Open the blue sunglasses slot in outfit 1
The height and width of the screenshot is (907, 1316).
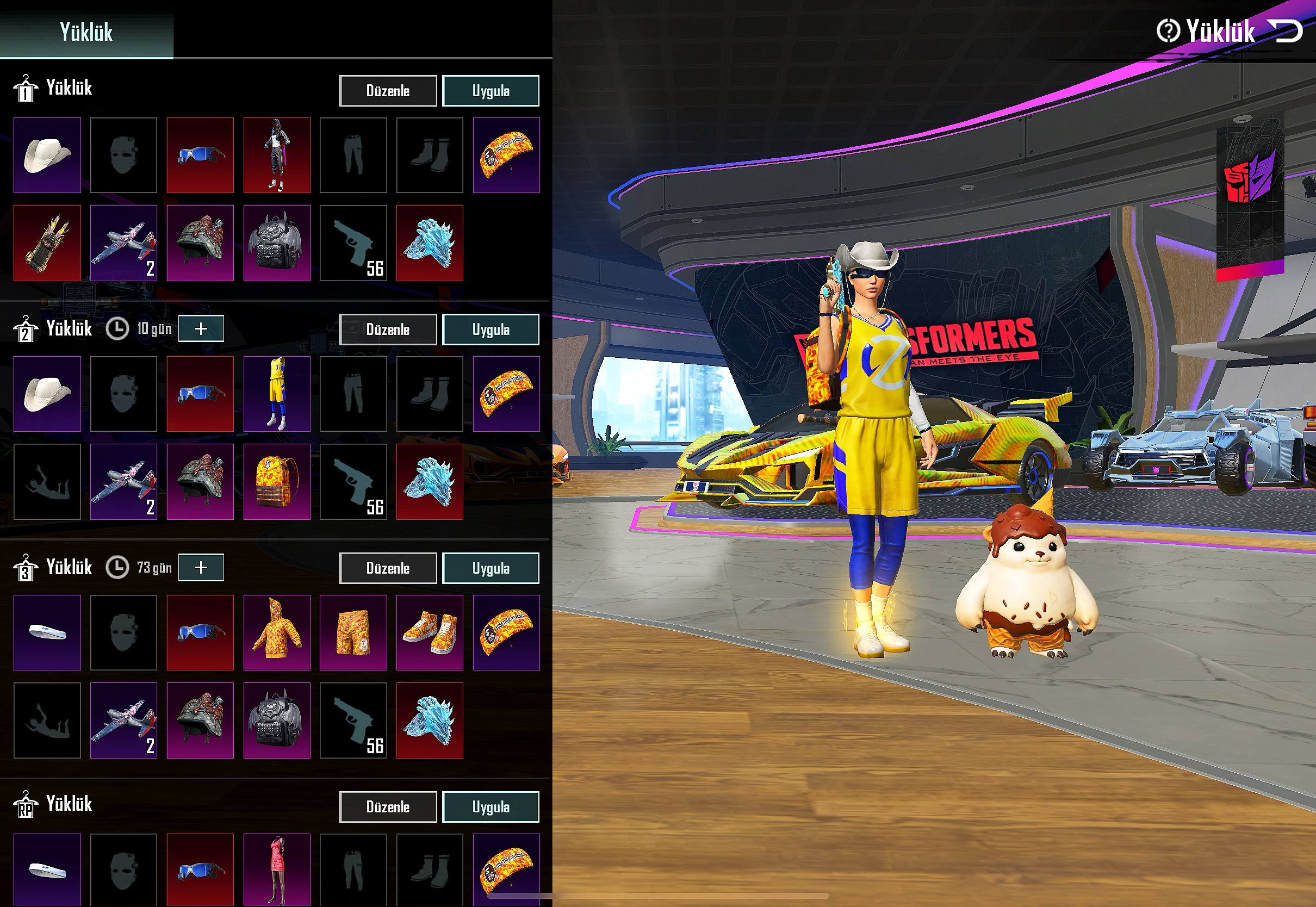point(200,155)
